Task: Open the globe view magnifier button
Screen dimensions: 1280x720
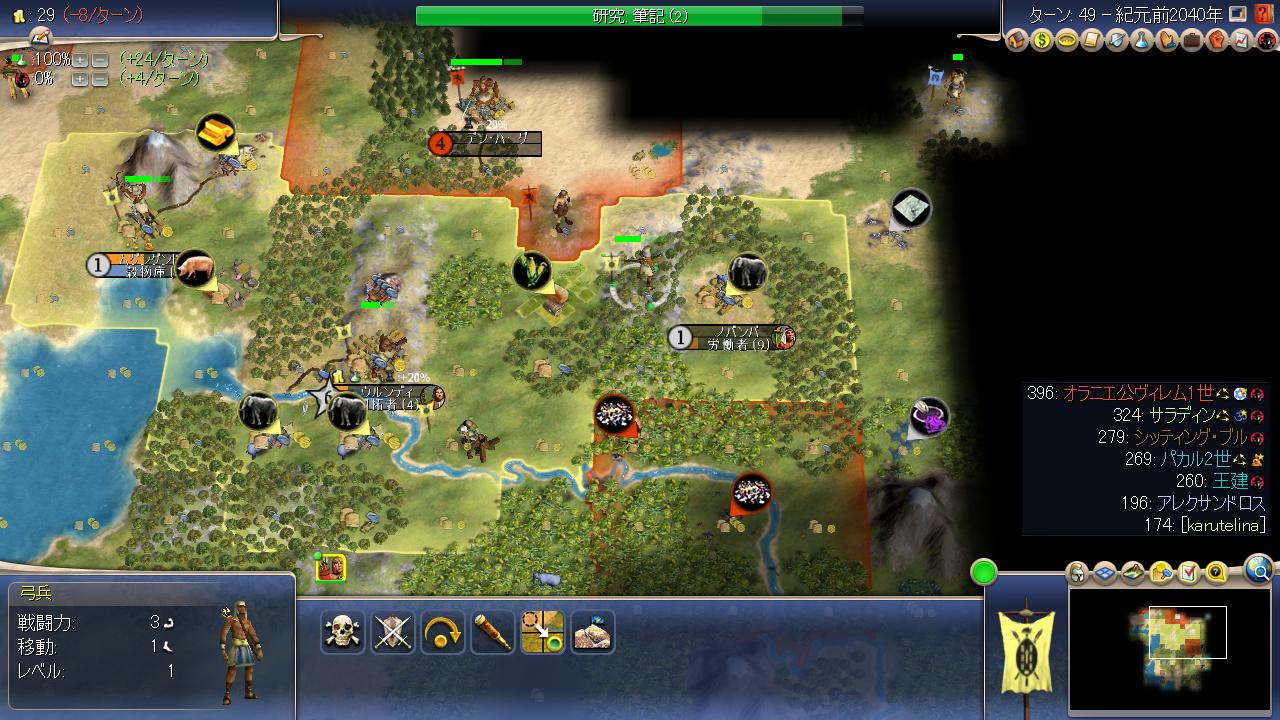Action: 1259,571
